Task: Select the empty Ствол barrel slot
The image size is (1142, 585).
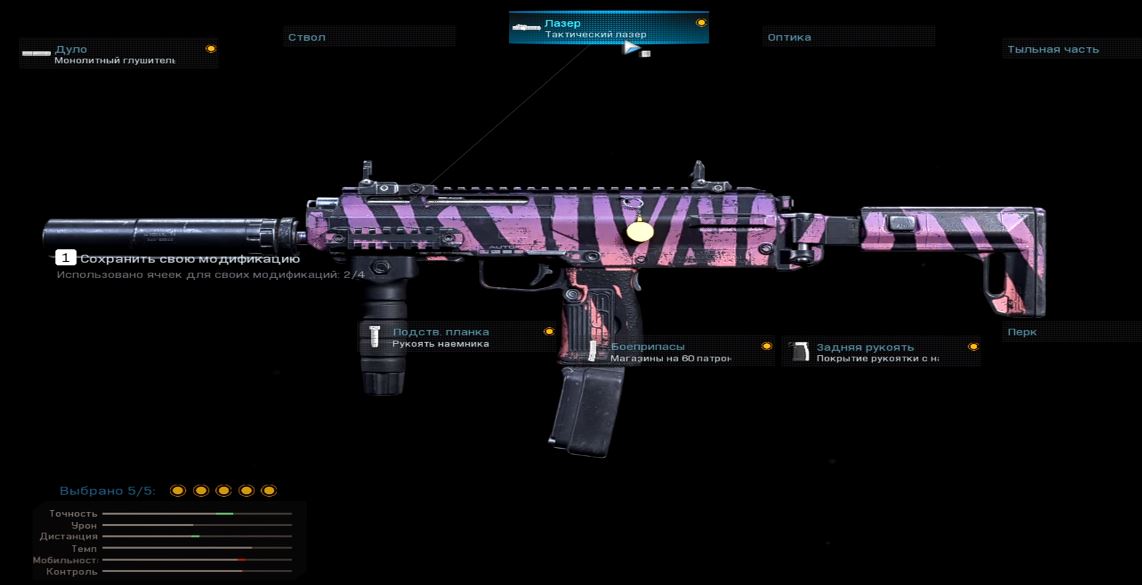Action: click(x=368, y=37)
